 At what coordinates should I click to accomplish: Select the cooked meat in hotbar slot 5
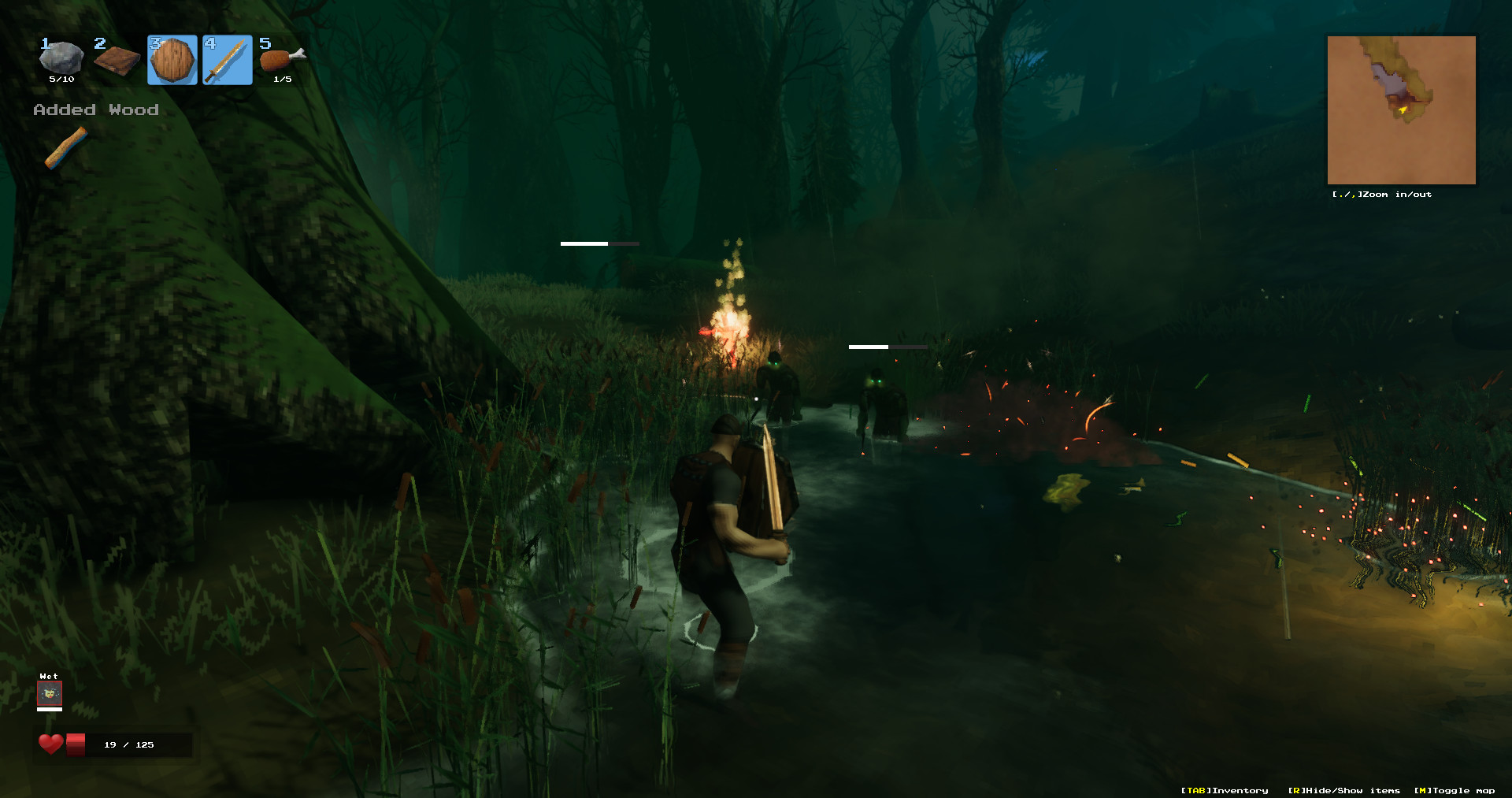[281, 59]
